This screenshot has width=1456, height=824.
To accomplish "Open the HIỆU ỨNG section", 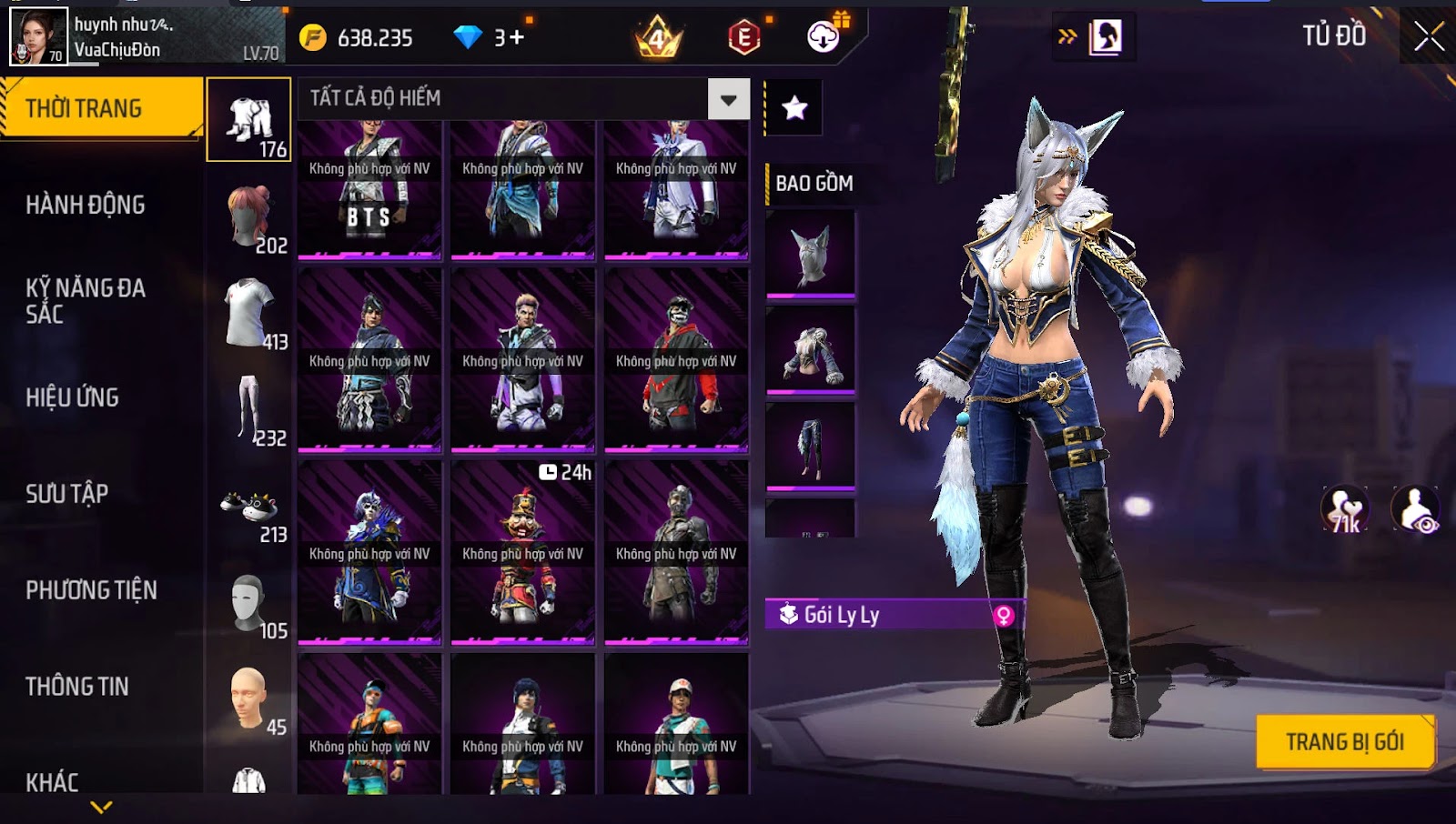I will pyautogui.click(x=73, y=397).
